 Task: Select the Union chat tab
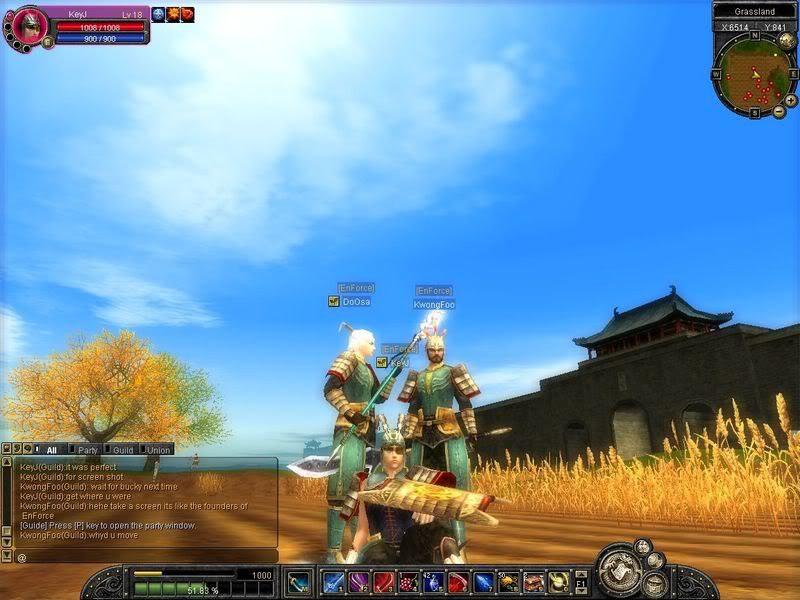point(158,450)
